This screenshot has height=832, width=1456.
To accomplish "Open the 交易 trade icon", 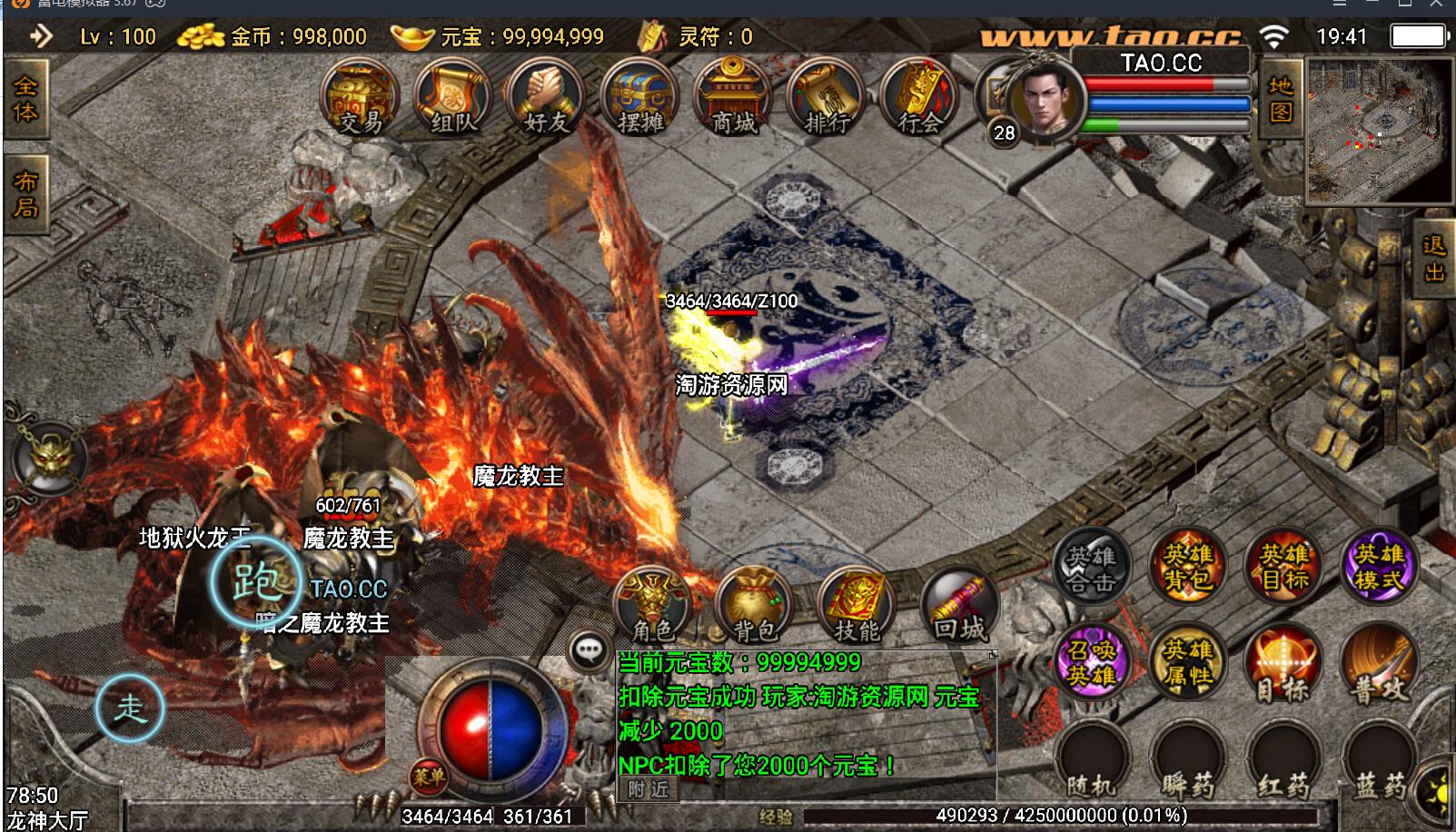I will tap(360, 100).
